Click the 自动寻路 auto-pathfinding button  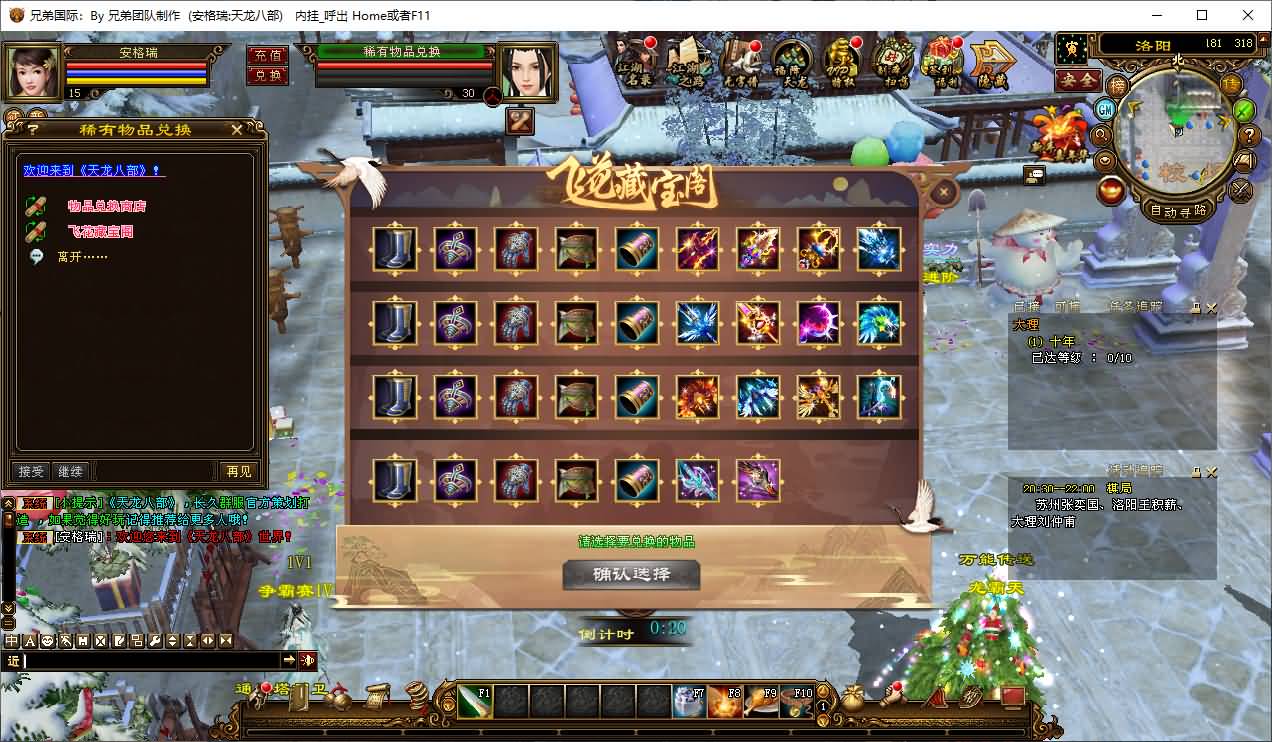1178,211
